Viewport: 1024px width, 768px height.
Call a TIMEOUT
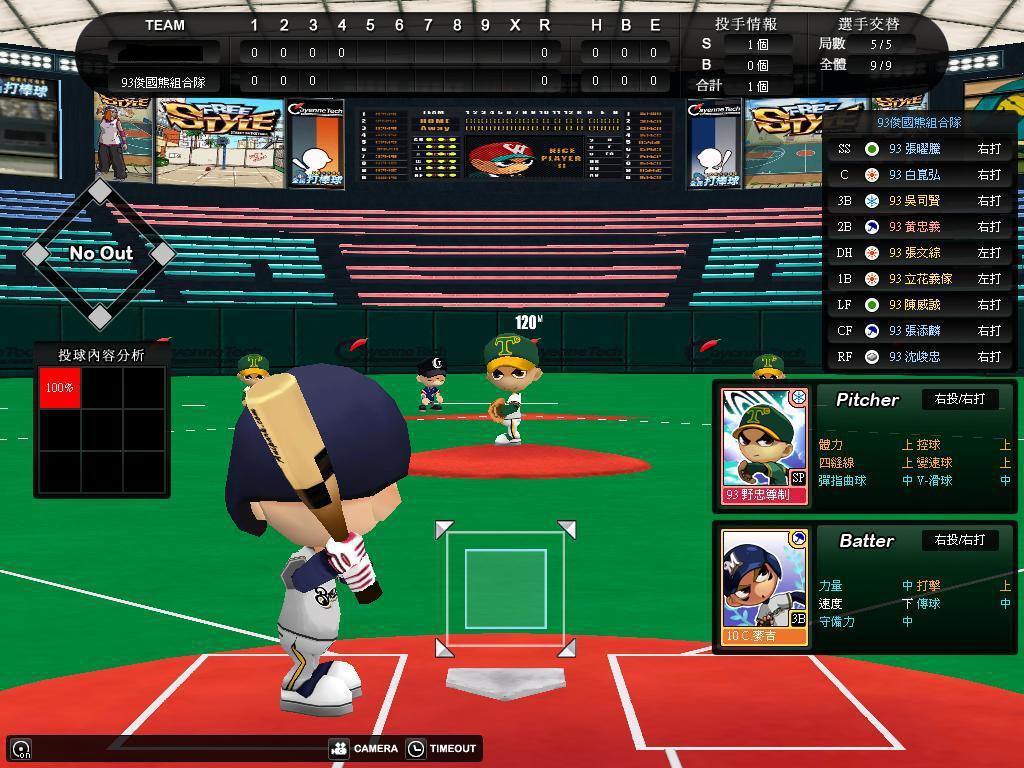441,748
